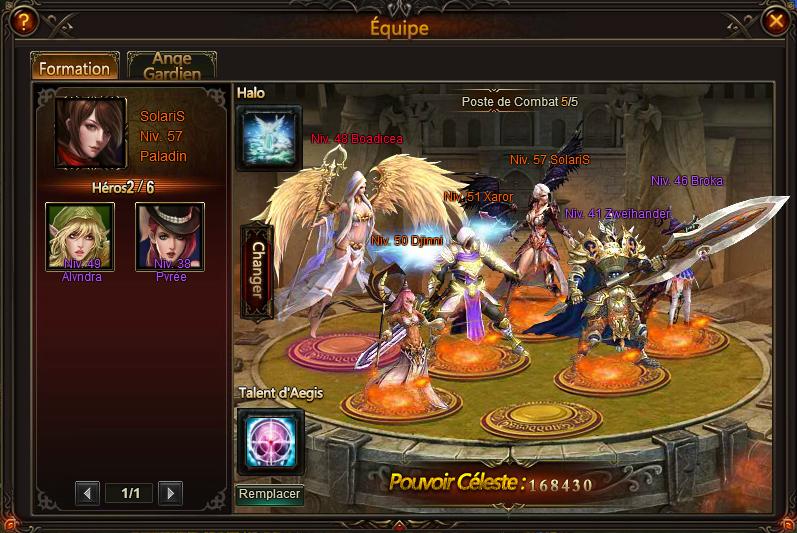The image size is (797, 533).
Task: Click the Changer button
Action: (257, 271)
